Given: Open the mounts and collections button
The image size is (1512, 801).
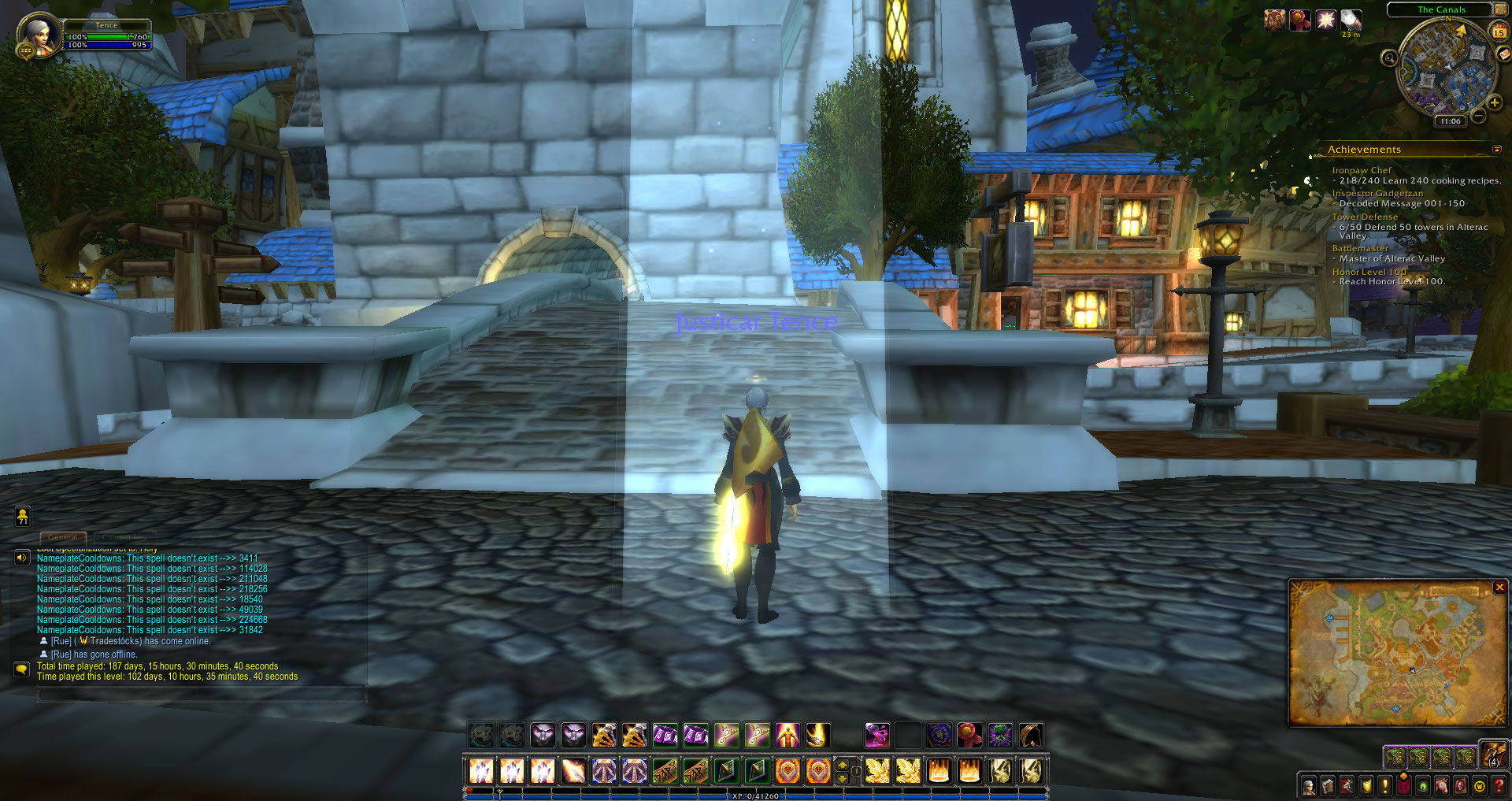Looking at the screenshot, I should (x=1442, y=785).
